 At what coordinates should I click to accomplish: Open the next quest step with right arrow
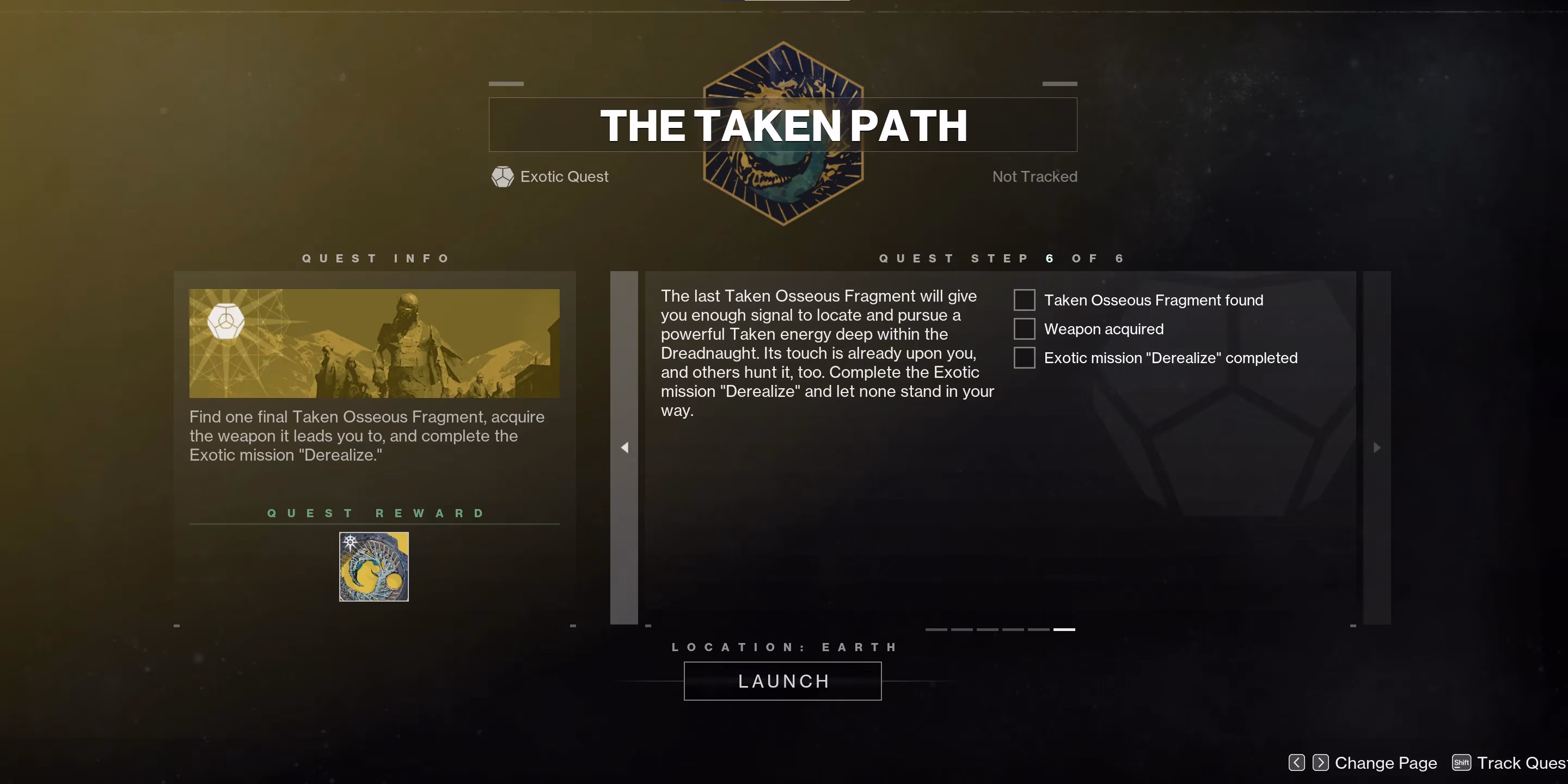(1377, 448)
